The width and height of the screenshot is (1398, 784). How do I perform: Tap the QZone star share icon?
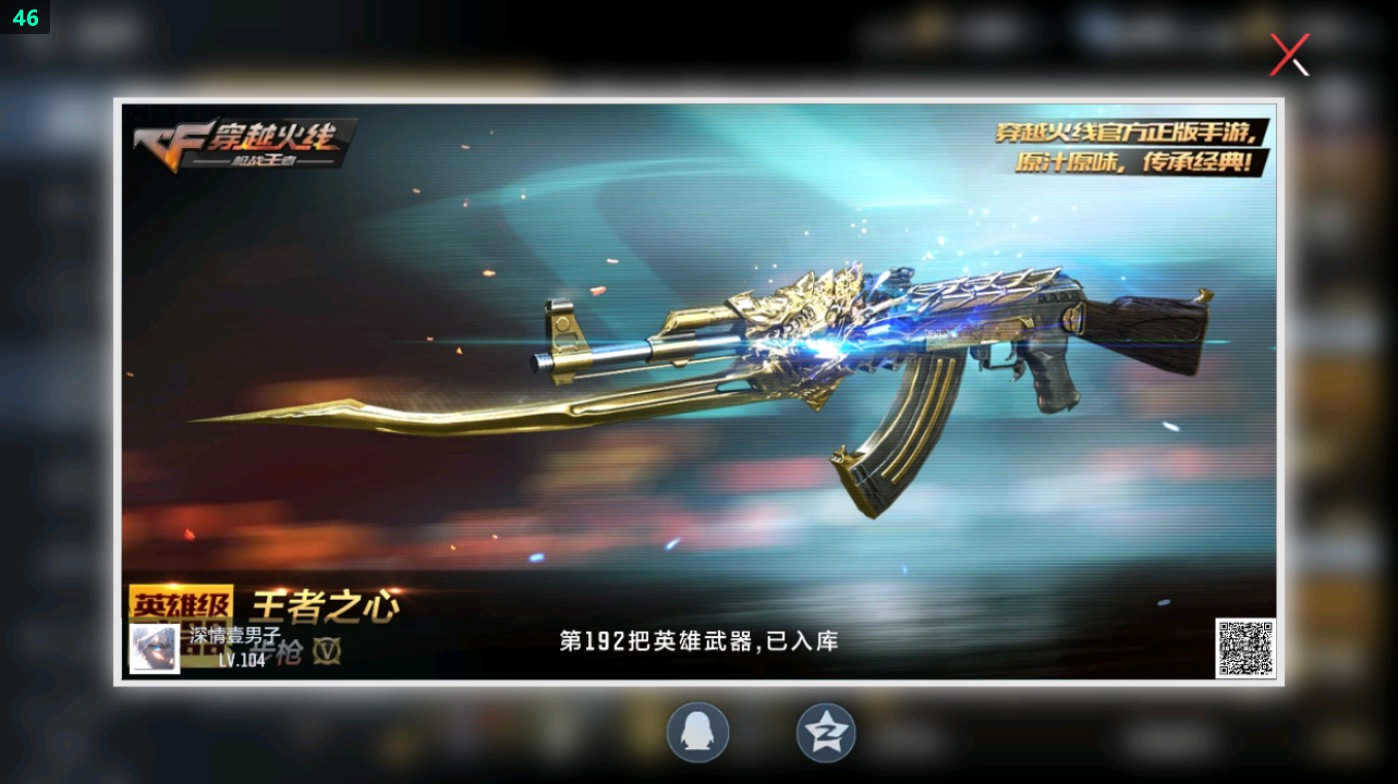point(825,732)
